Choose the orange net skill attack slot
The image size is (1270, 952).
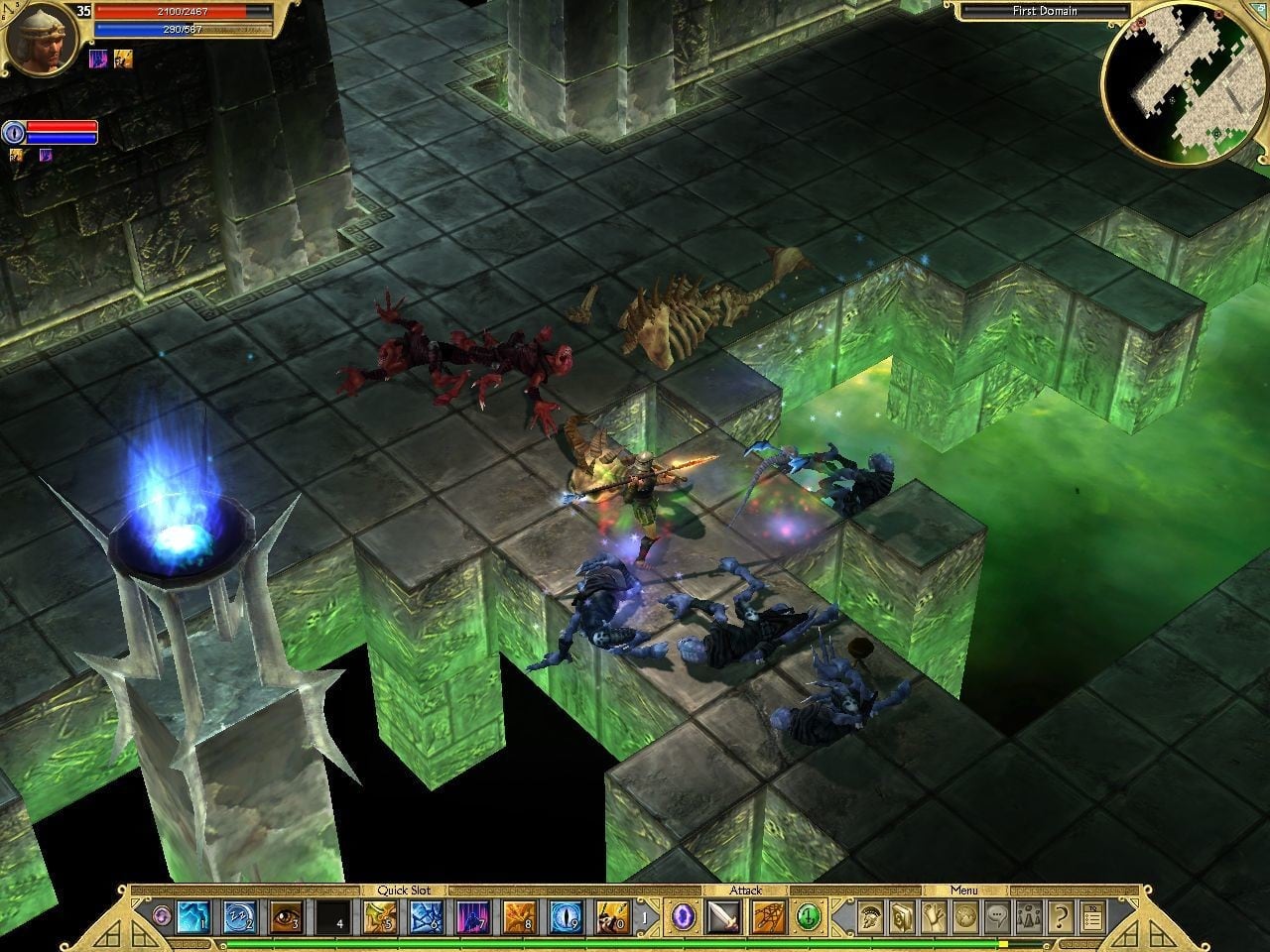(768, 917)
